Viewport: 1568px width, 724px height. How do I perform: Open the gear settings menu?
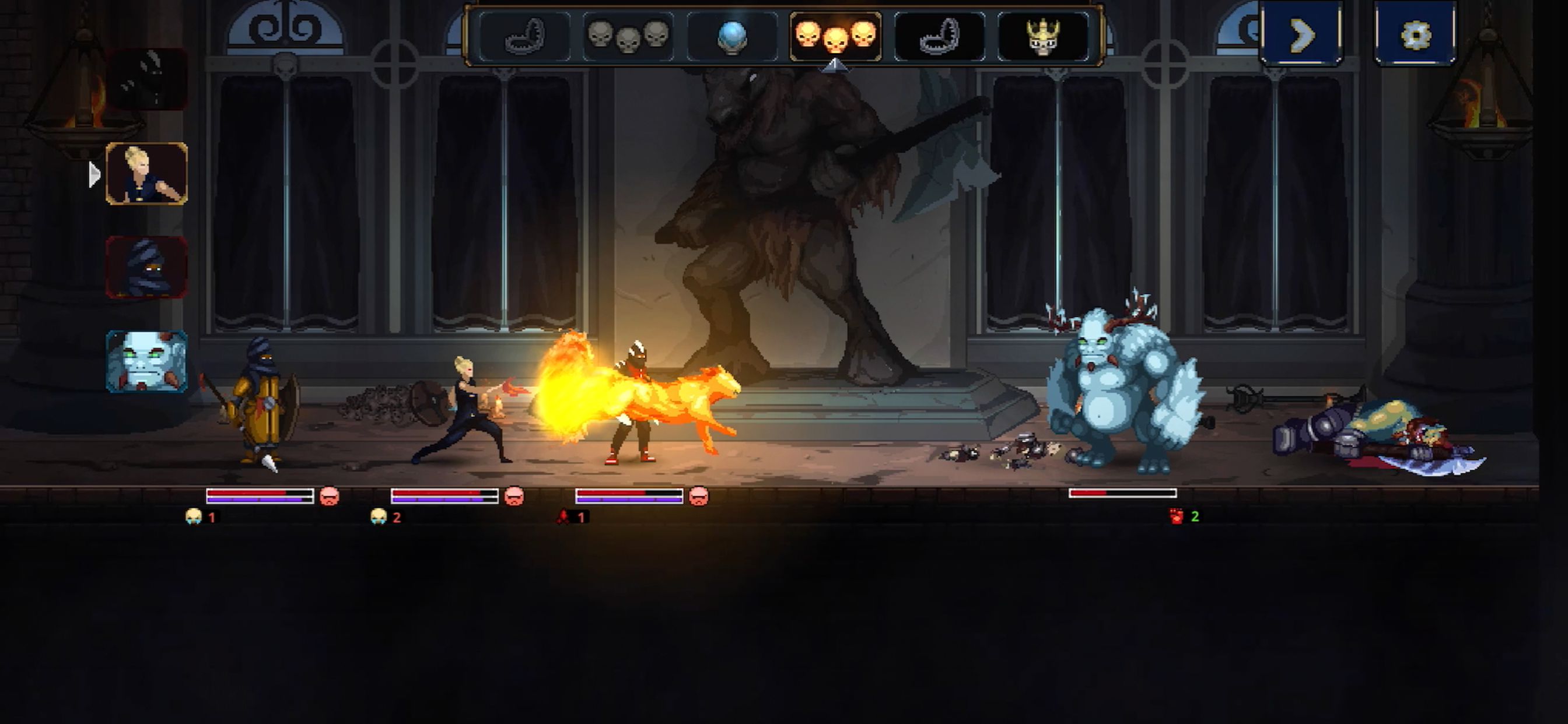point(1415,34)
